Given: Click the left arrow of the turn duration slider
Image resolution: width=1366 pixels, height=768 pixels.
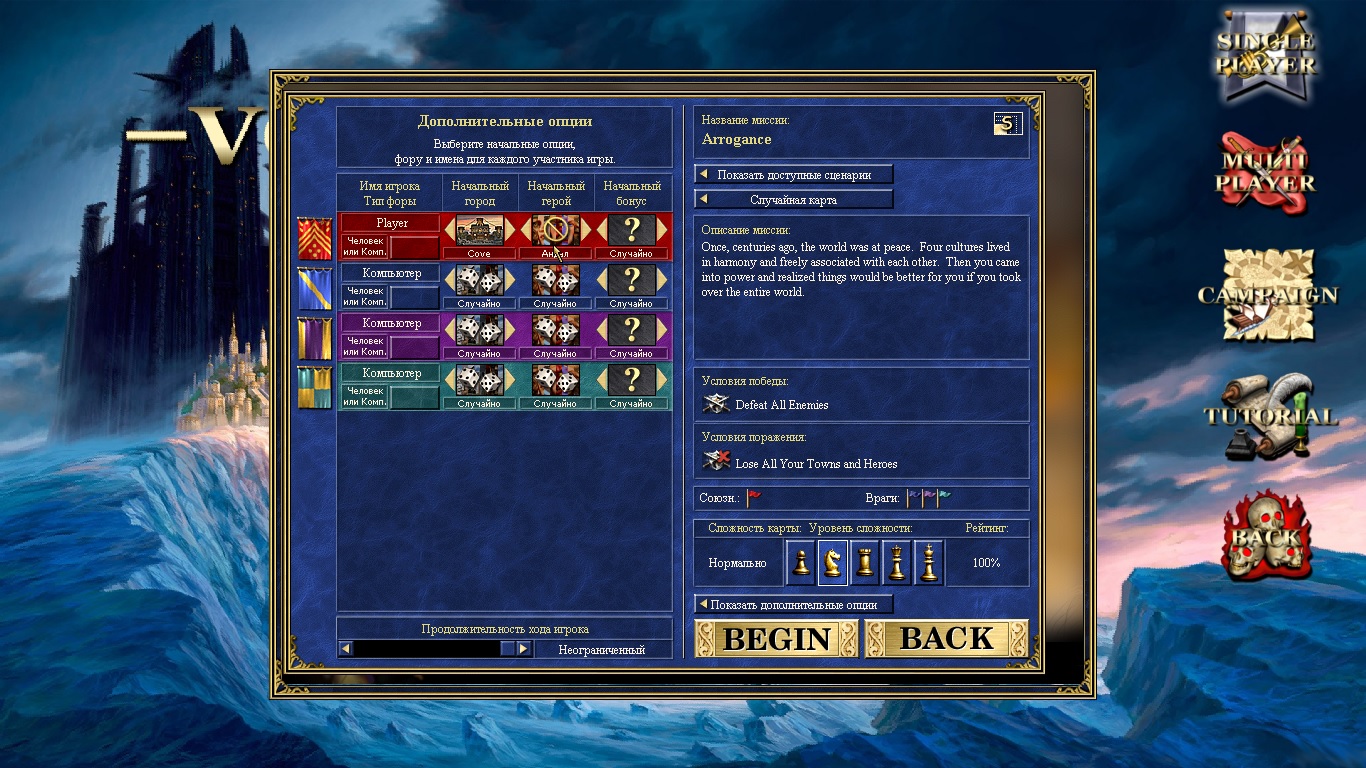Looking at the screenshot, I should [346, 649].
